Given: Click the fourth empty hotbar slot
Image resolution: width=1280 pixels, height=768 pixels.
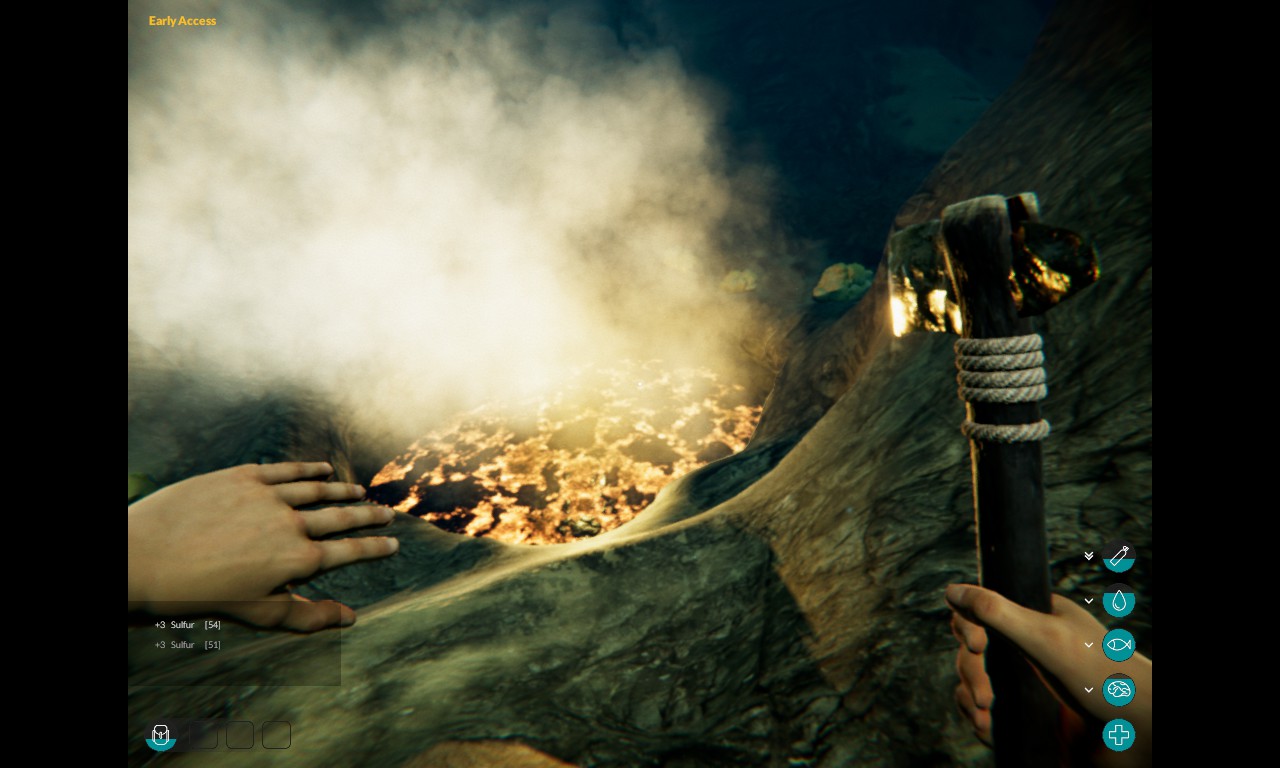Looking at the screenshot, I should pos(276,735).
